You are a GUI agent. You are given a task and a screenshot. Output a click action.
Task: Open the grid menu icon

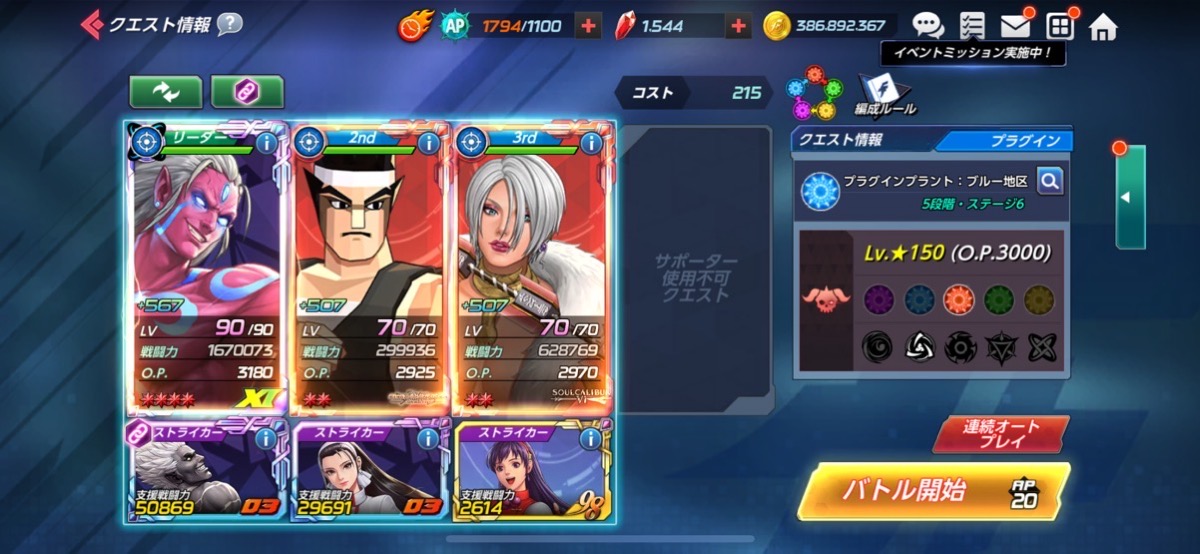tap(1059, 26)
